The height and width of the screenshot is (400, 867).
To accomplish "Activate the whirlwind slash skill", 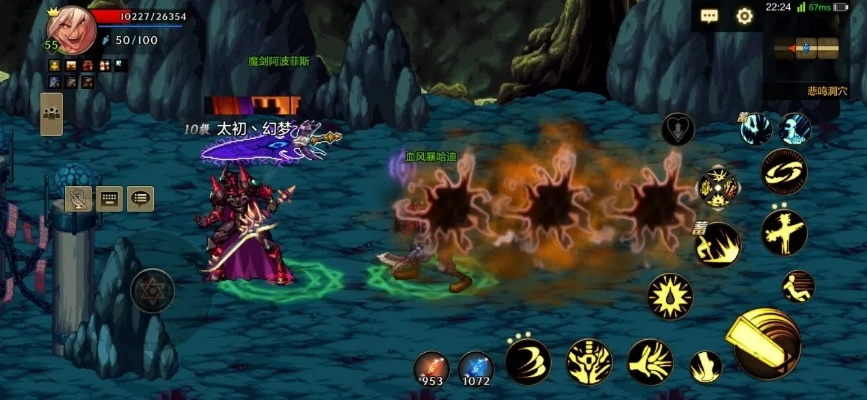I will coord(527,361).
